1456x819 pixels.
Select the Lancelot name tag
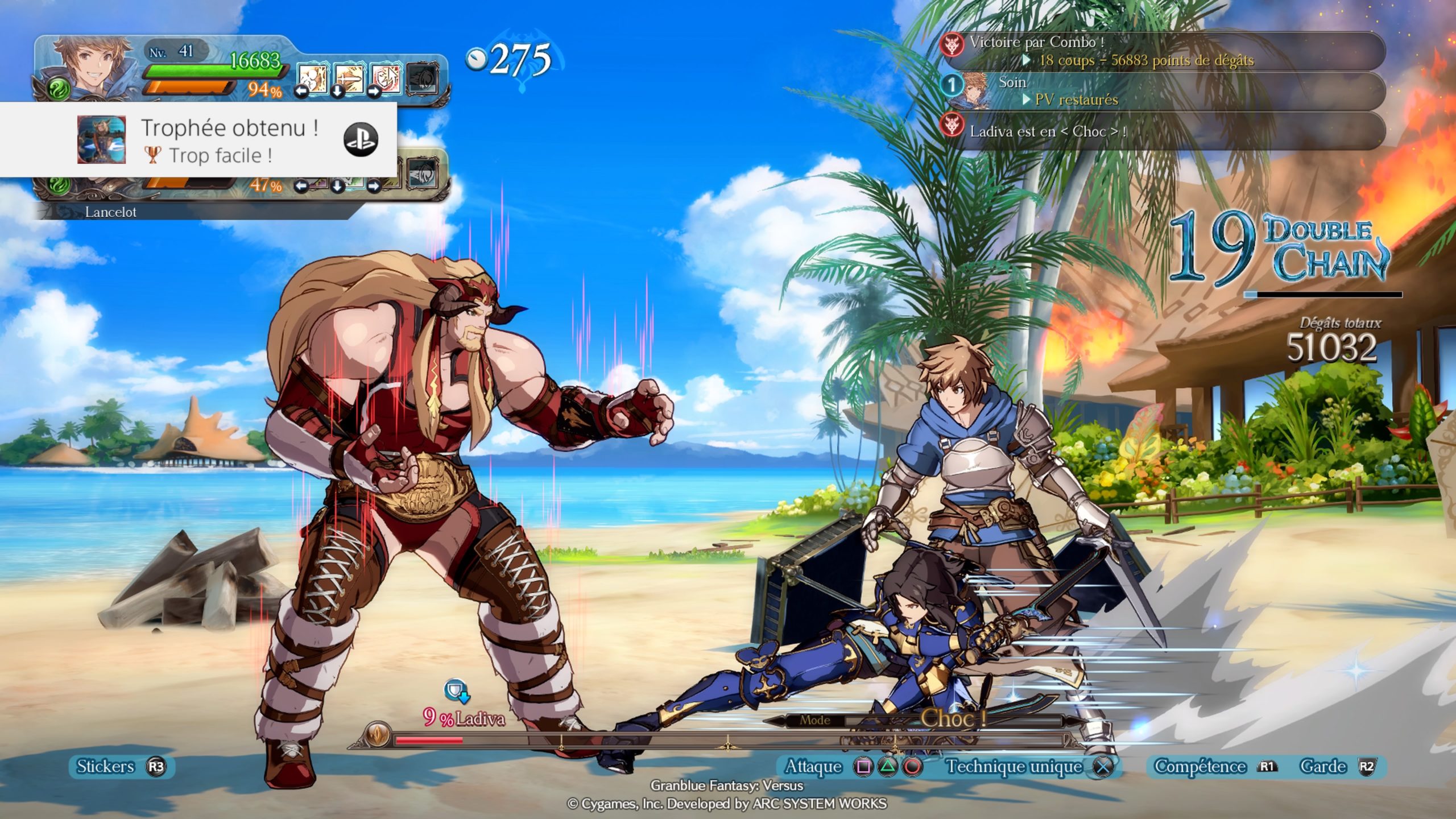pyautogui.click(x=111, y=212)
